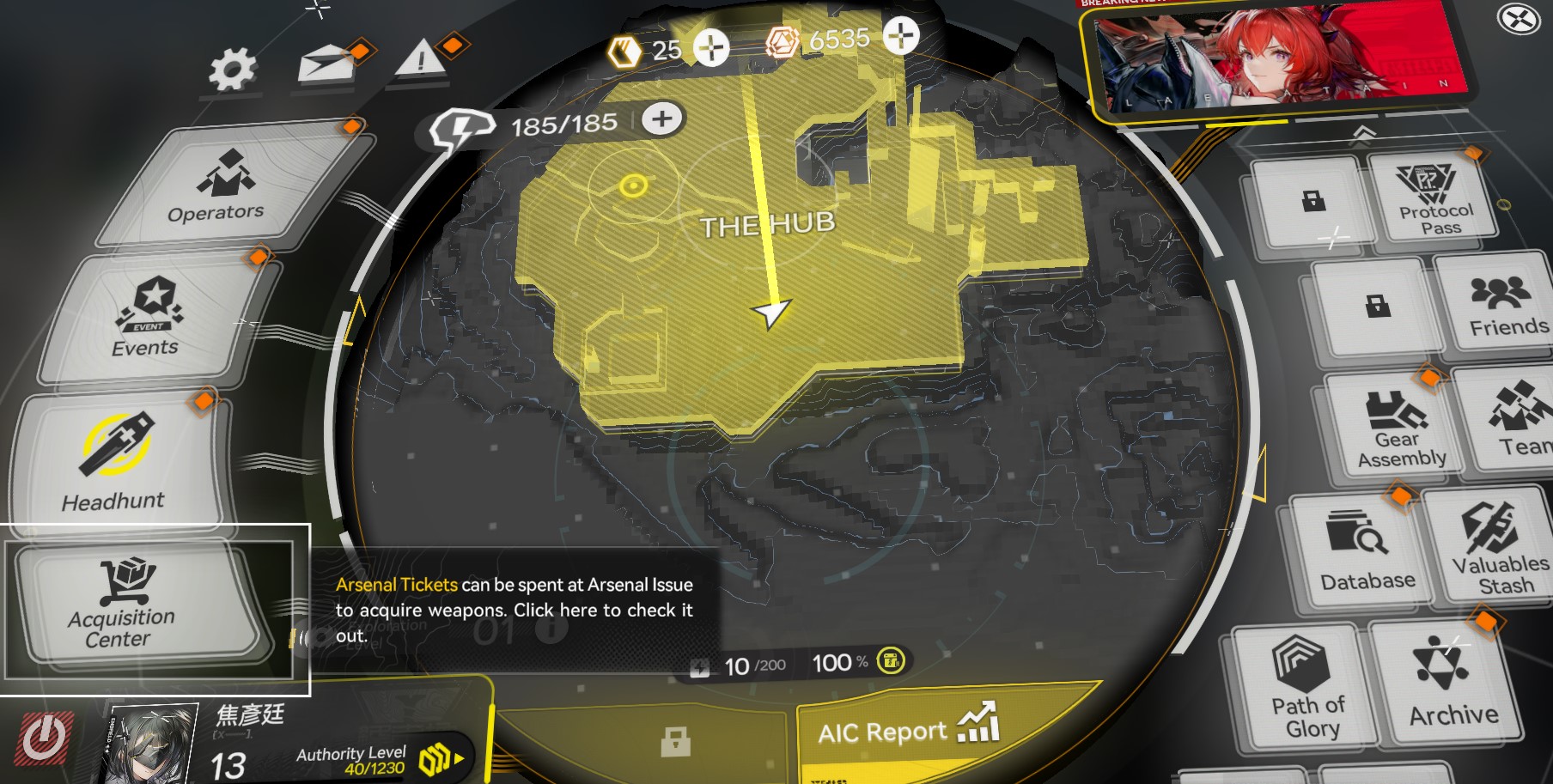Open the gear settings icon
Image resolution: width=1553 pixels, height=784 pixels.
point(233,70)
